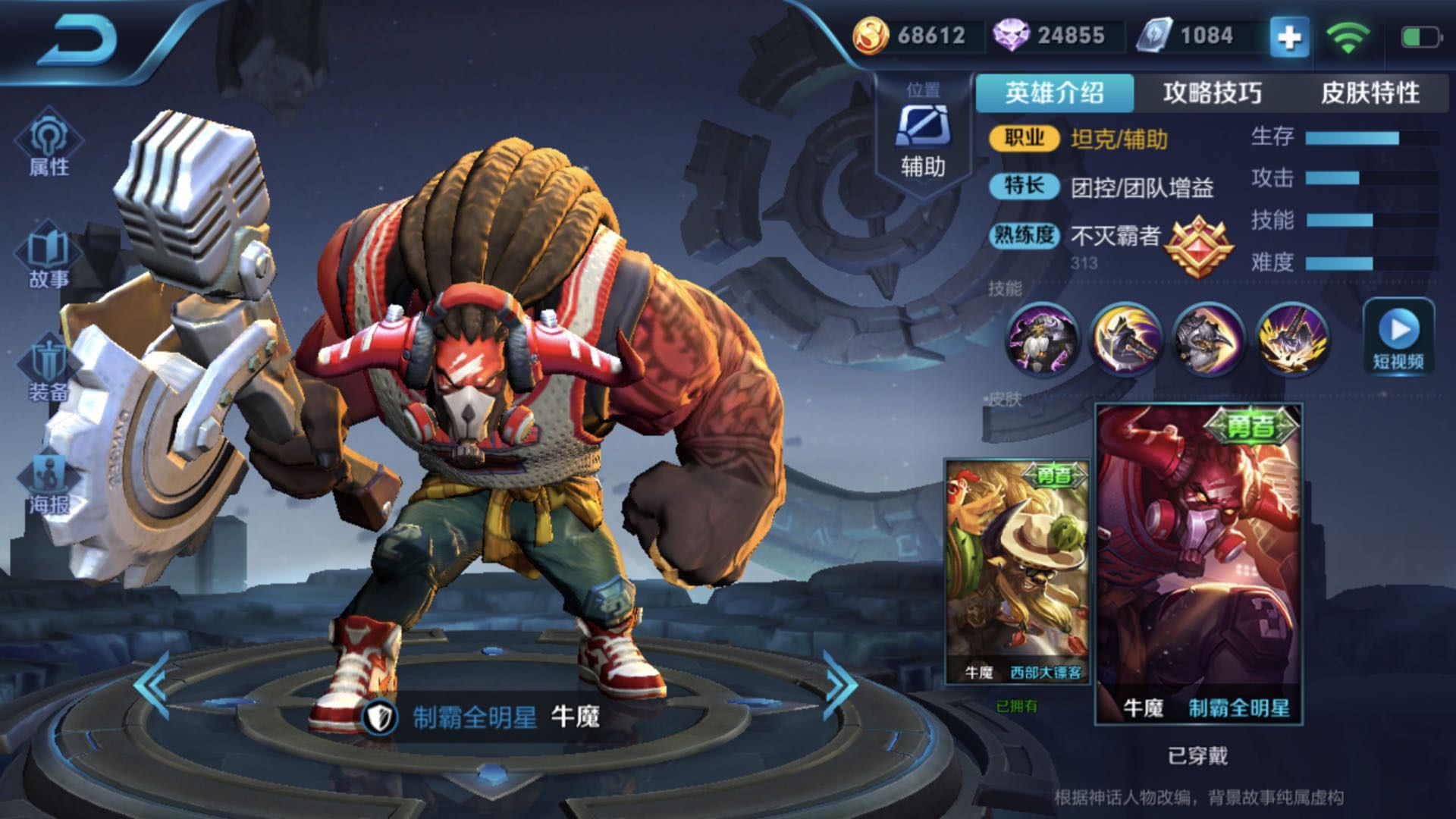Screen dimensions: 1456x819
Task: Select the first skill icon
Action: (1042, 340)
